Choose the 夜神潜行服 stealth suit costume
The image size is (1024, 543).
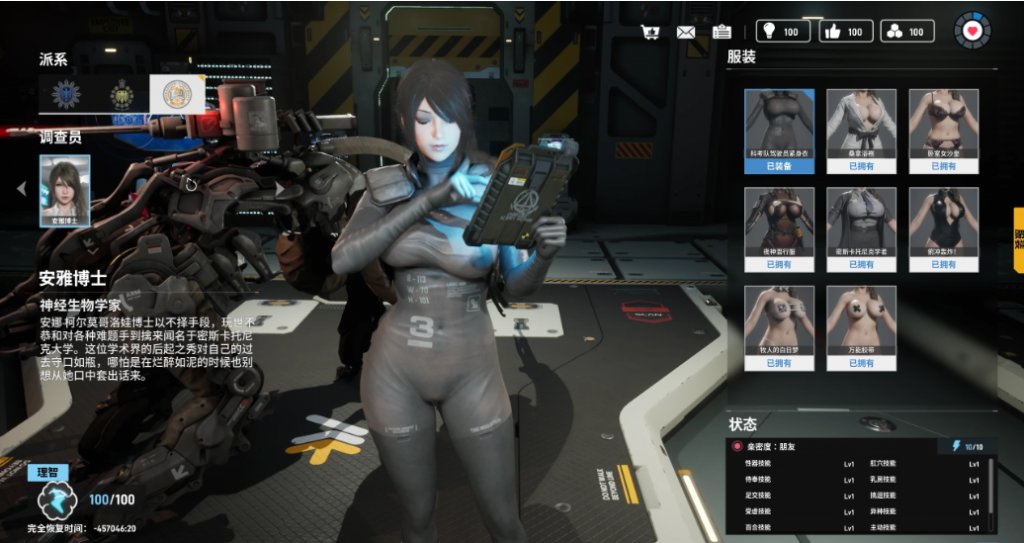779,229
